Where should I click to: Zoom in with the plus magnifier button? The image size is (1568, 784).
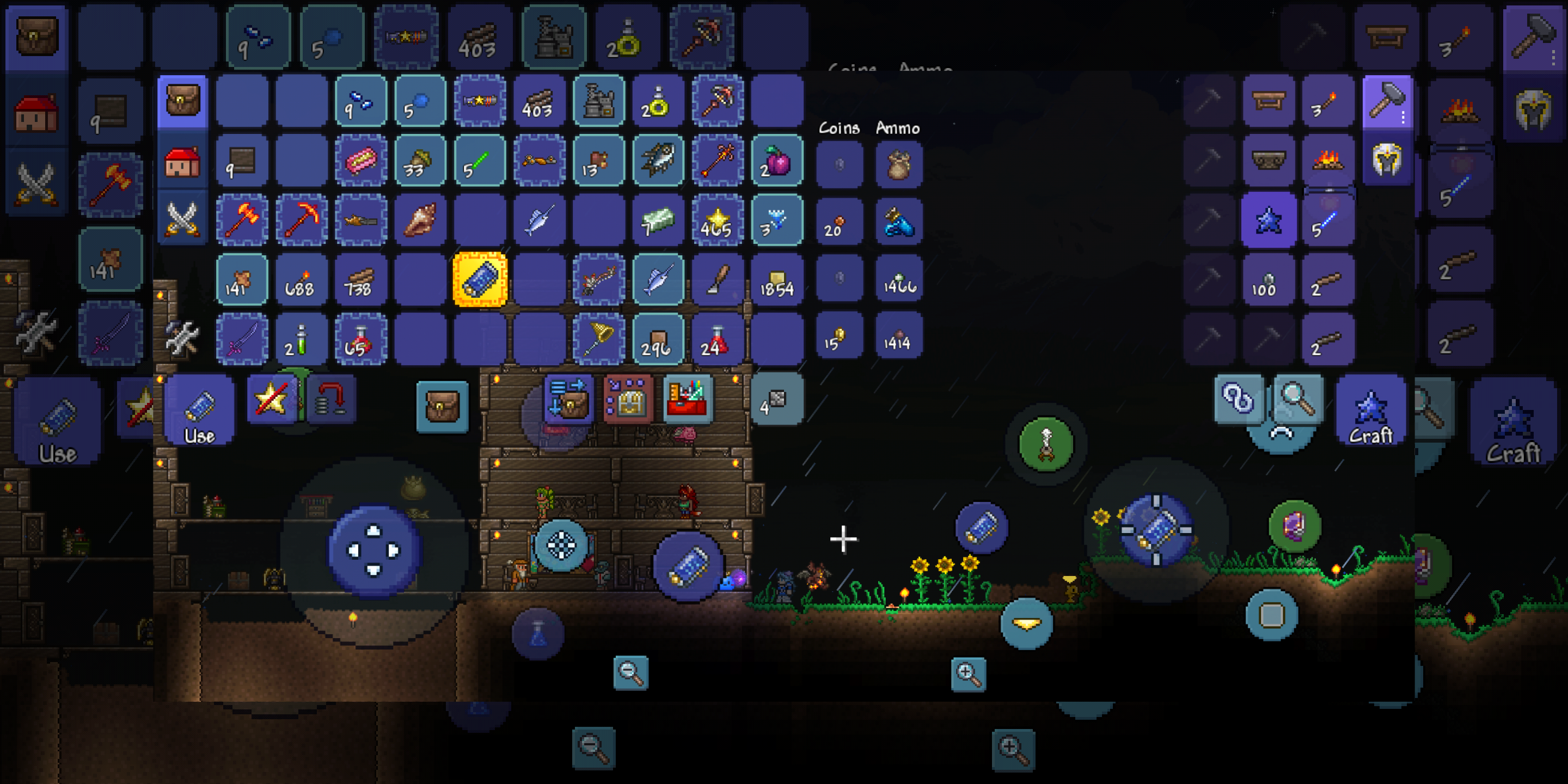click(x=968, y=674)
